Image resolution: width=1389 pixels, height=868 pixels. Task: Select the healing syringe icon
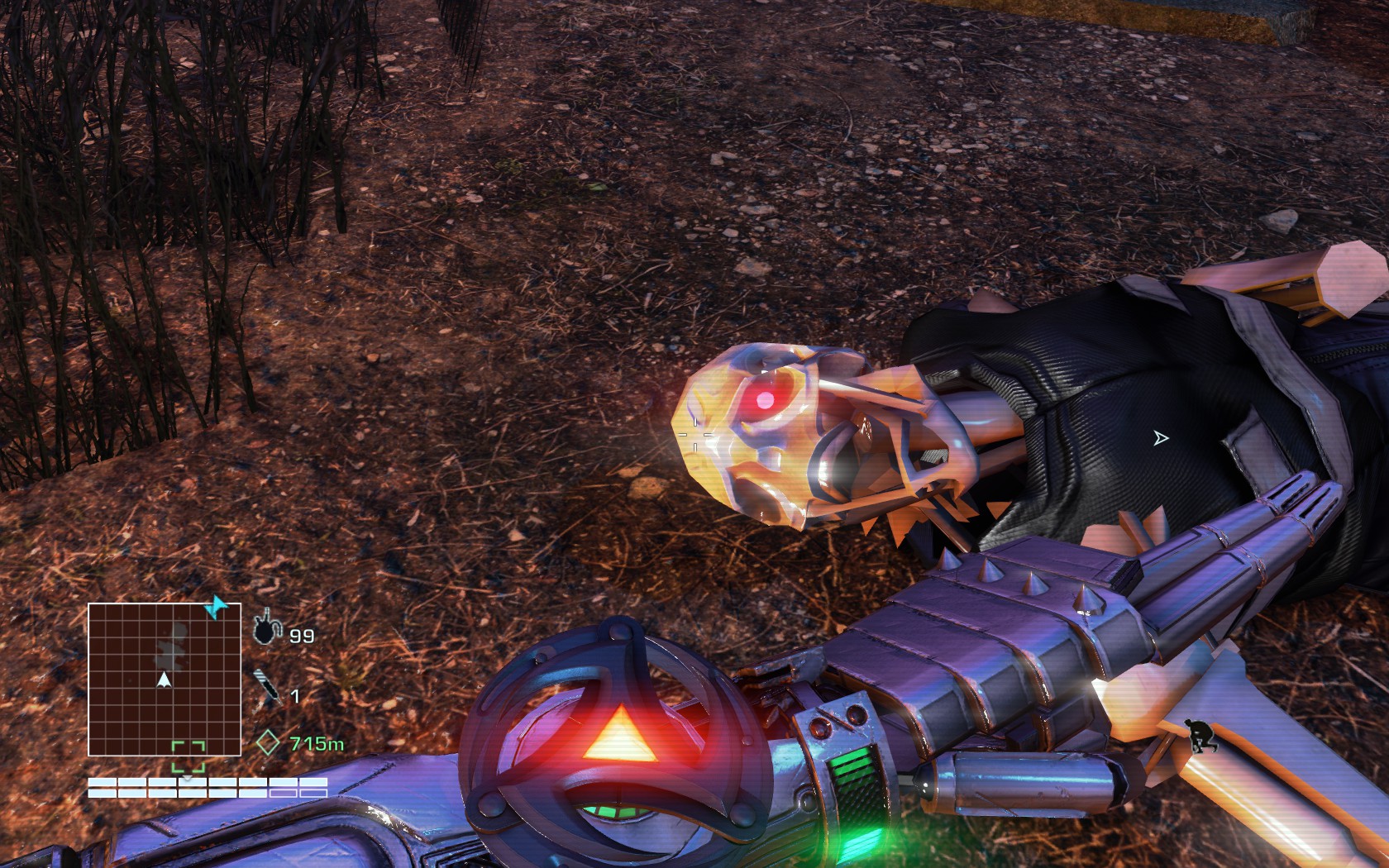pos(267,689)
